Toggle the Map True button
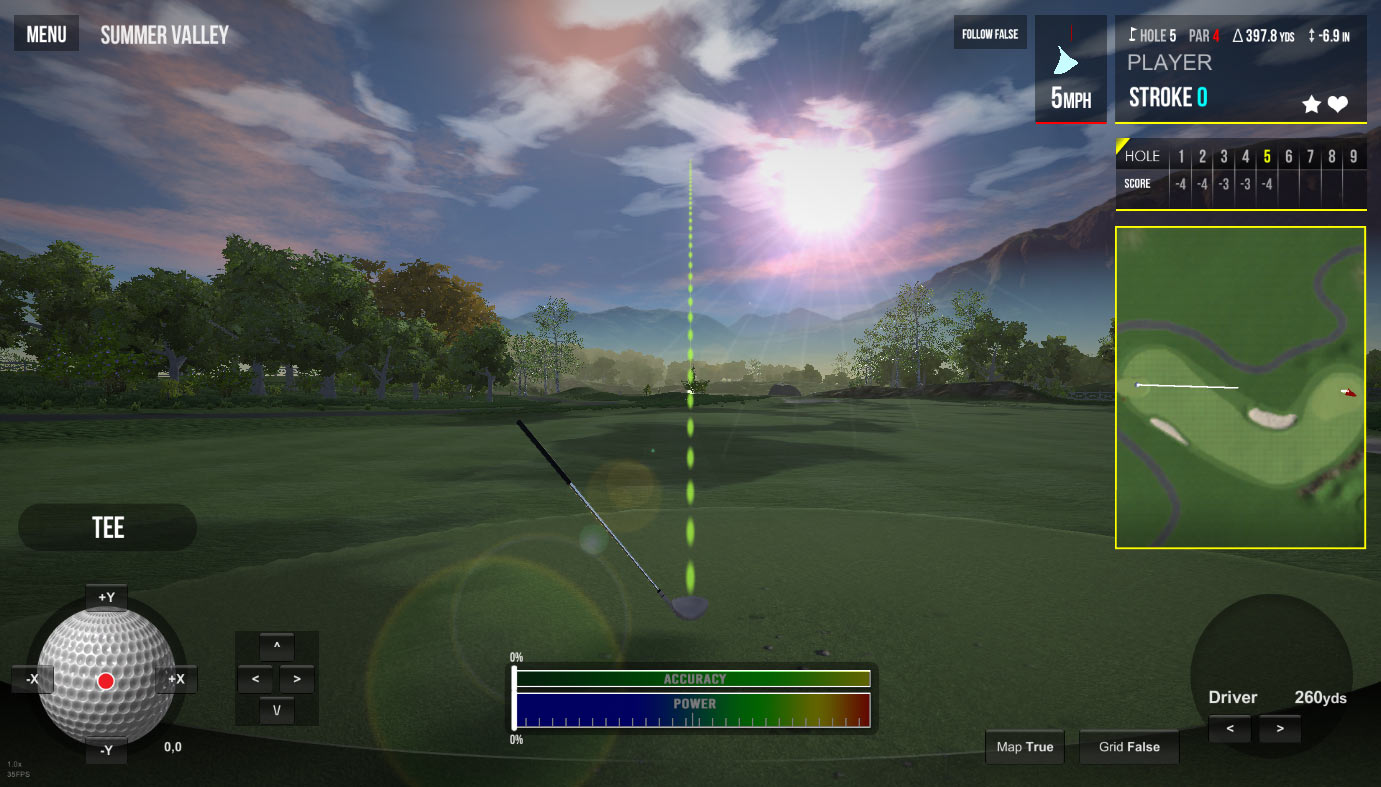1381x787 pixels. [x=1025, y=747]
